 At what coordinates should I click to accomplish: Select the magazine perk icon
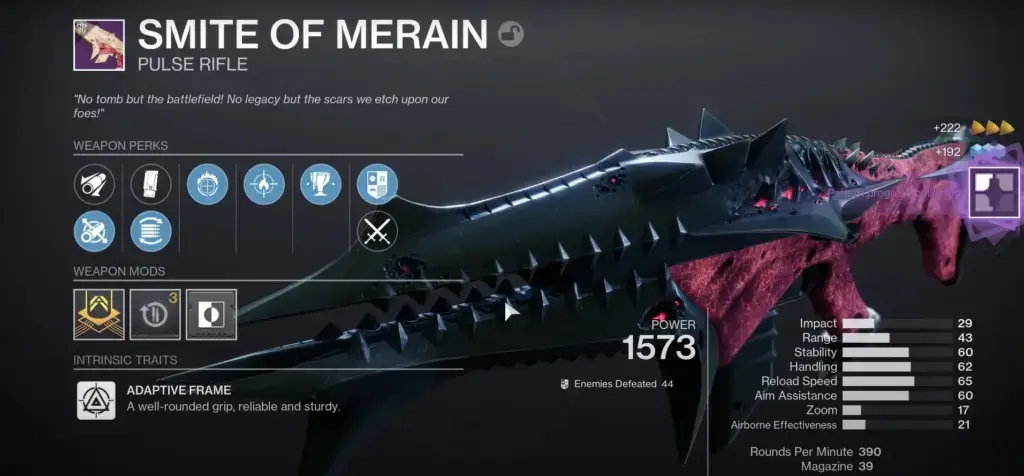point(151,184)
